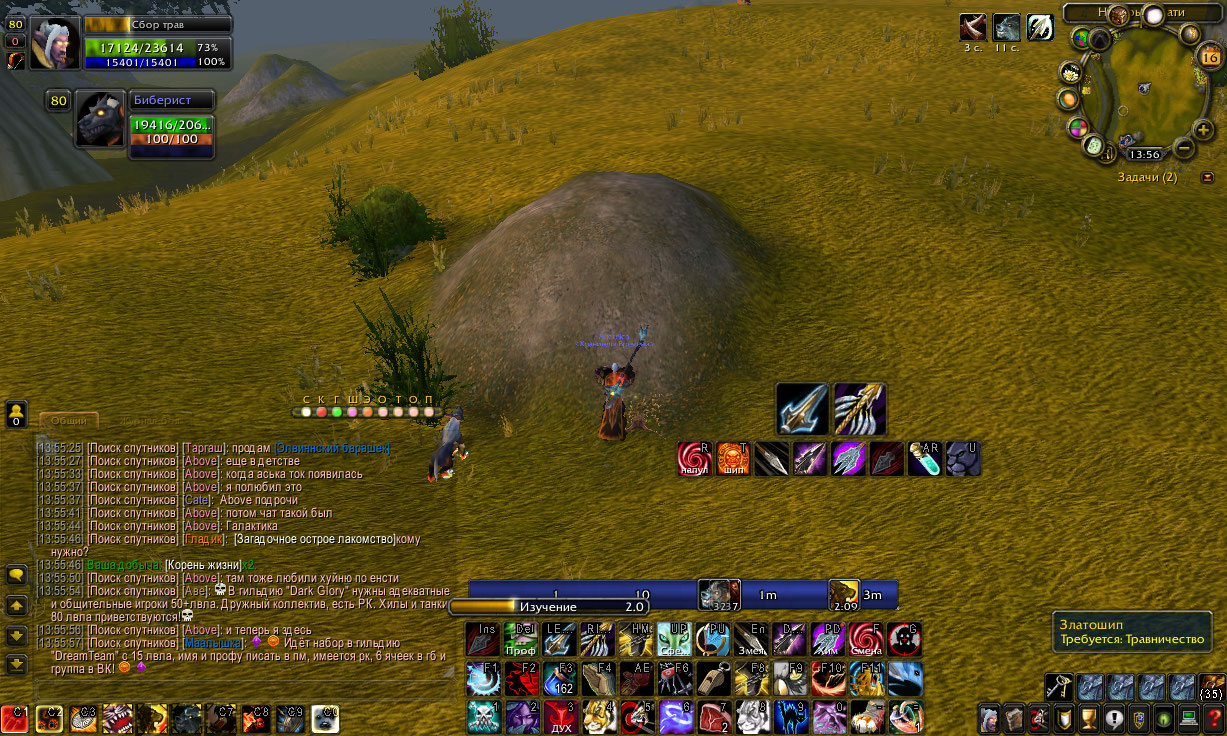The height and width of the screenshot is (736, 1227).
Task: Zoom in the minimap with plus button
Action: (x=1203, y=129)
